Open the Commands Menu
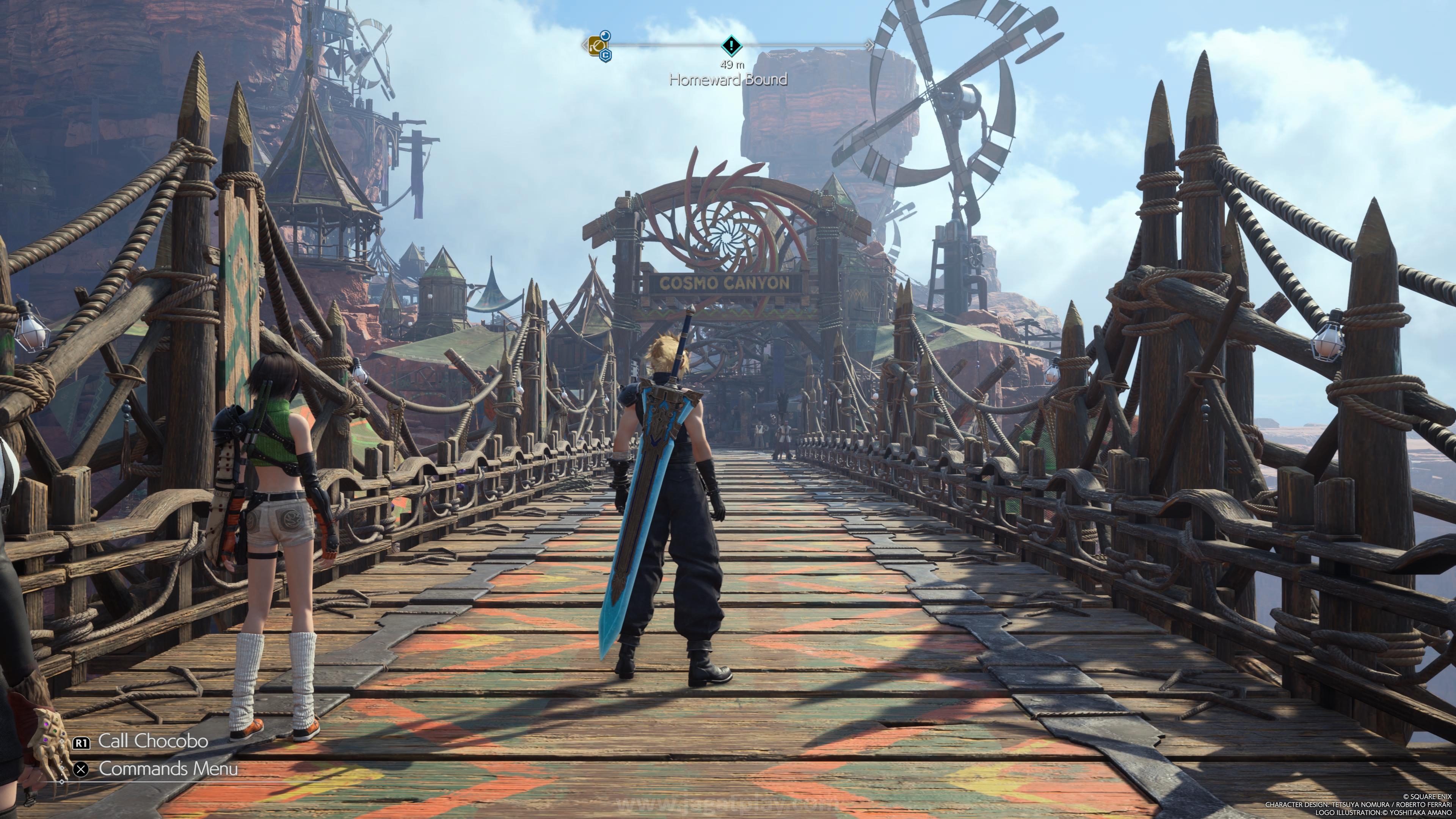The image size is (1456, 819). click(x=167, y=769)
